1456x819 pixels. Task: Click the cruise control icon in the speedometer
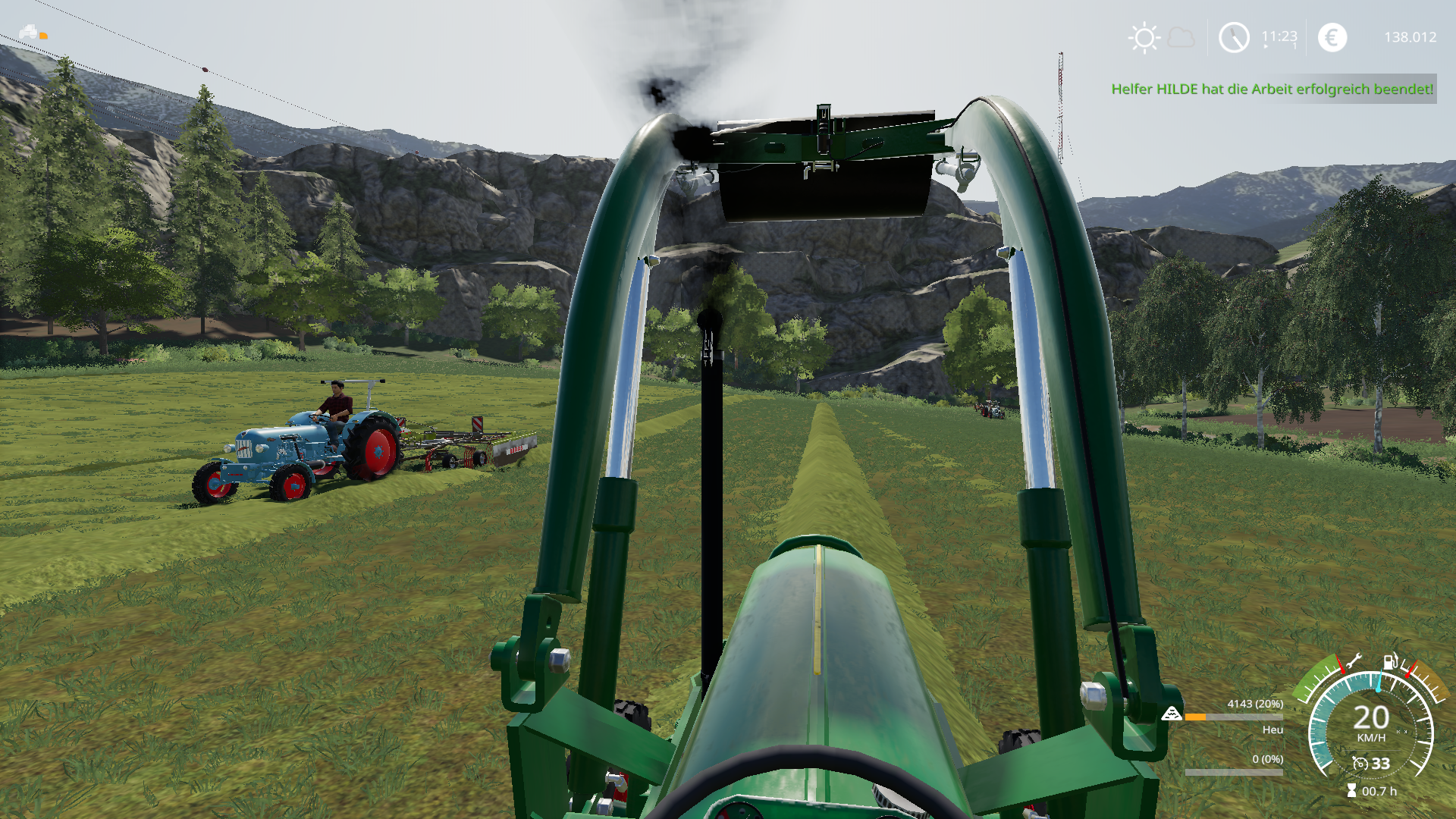pos(1360,764)
